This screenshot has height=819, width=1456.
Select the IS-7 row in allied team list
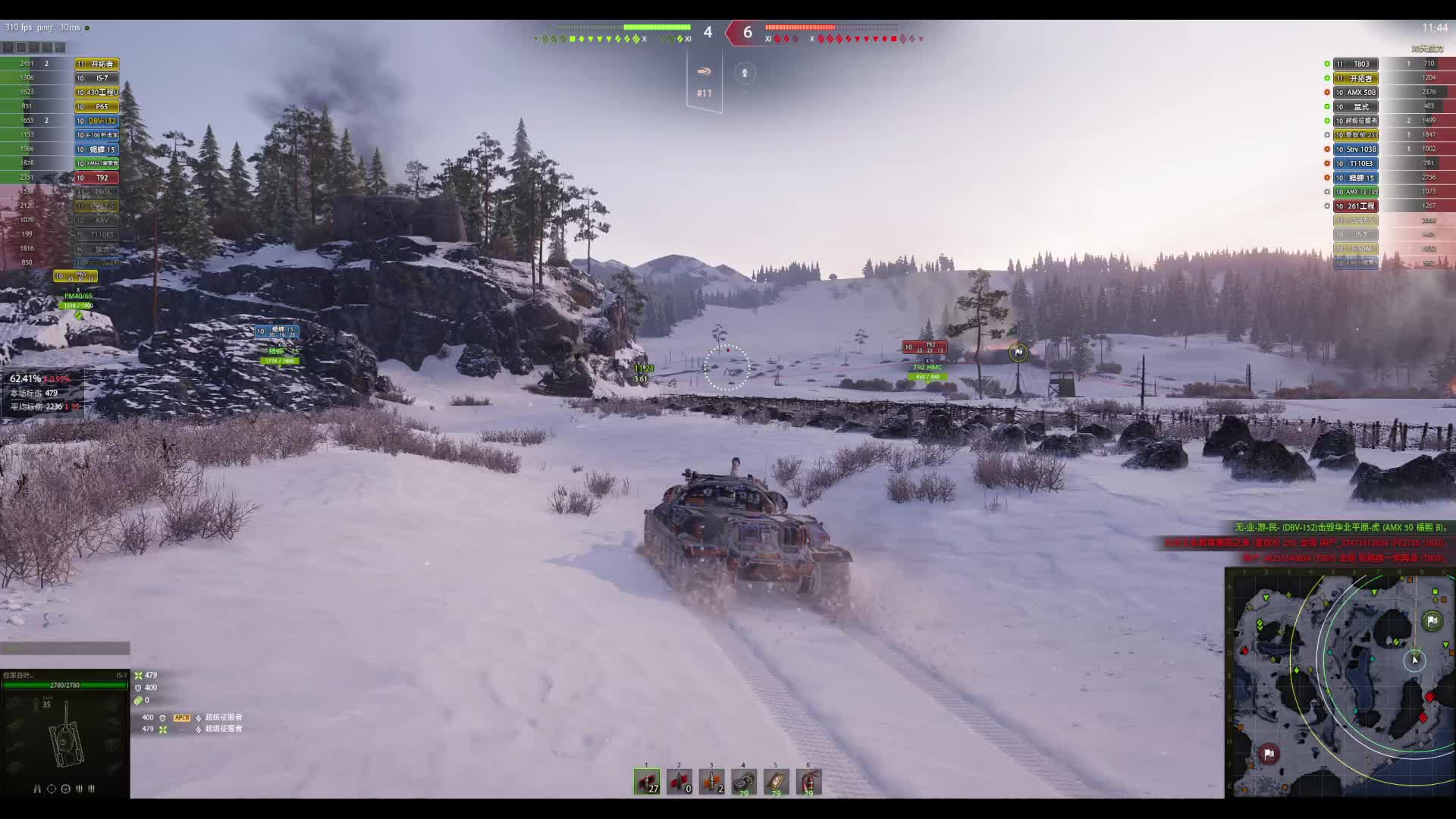coord(96,78)
